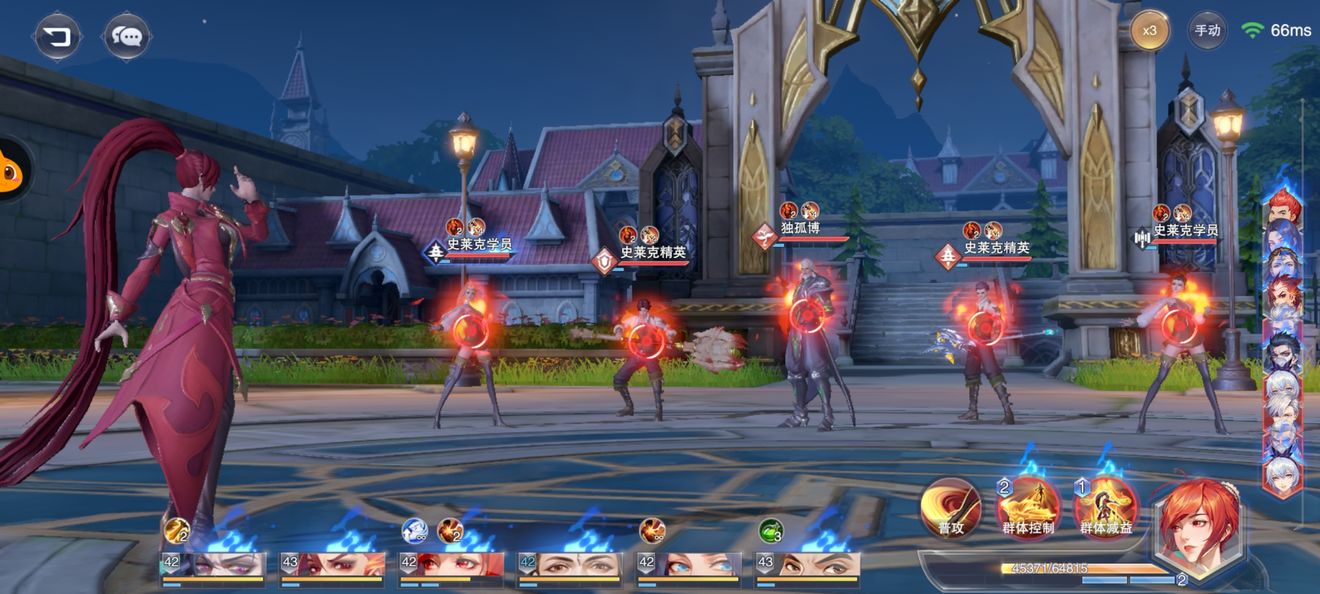Toggle the x3 battle speed button
Image resolution: width=1320 pixels, height=594 pixels.
point(1150,30)
